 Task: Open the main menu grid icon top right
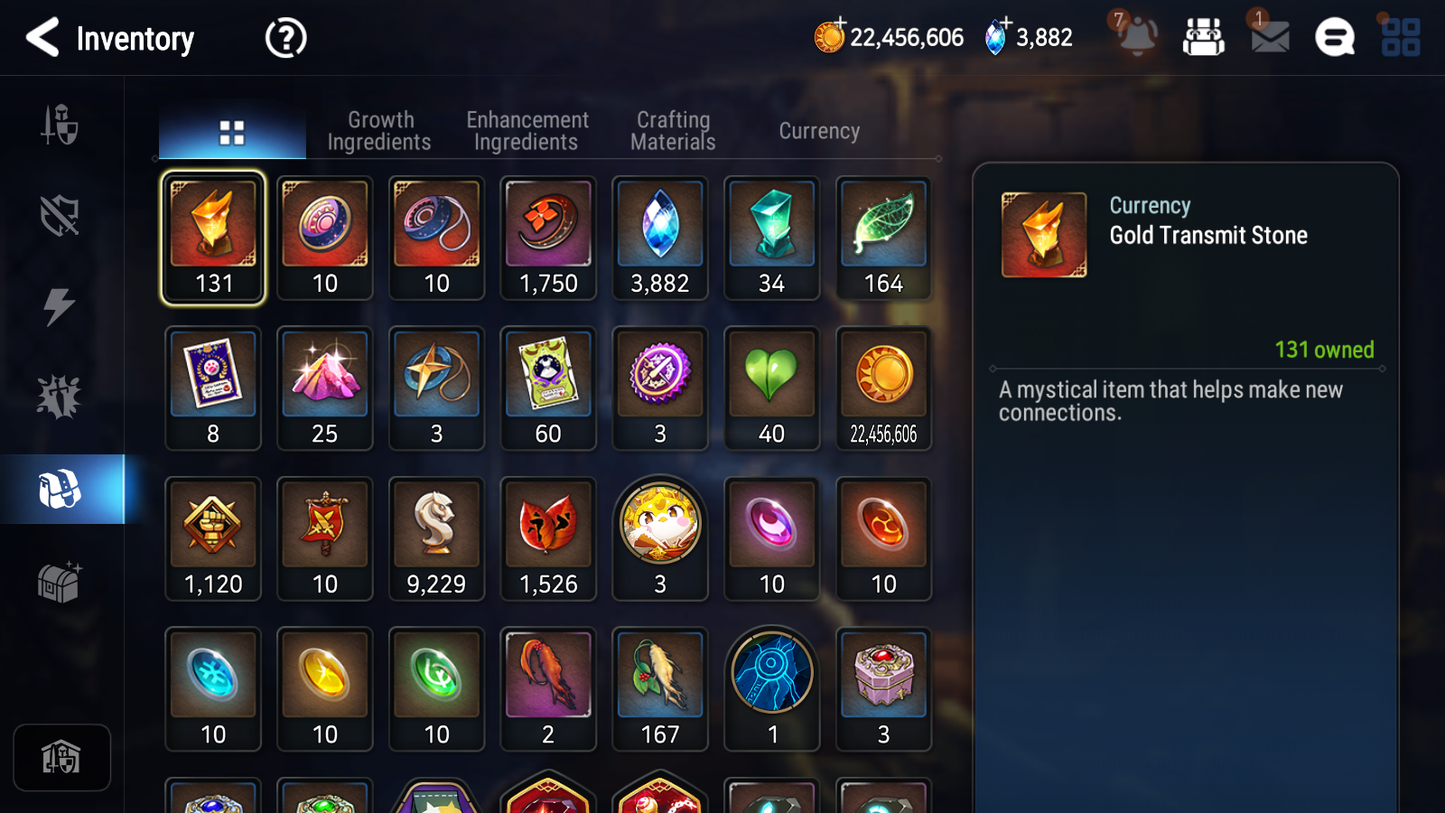(x=1403, y=37)
